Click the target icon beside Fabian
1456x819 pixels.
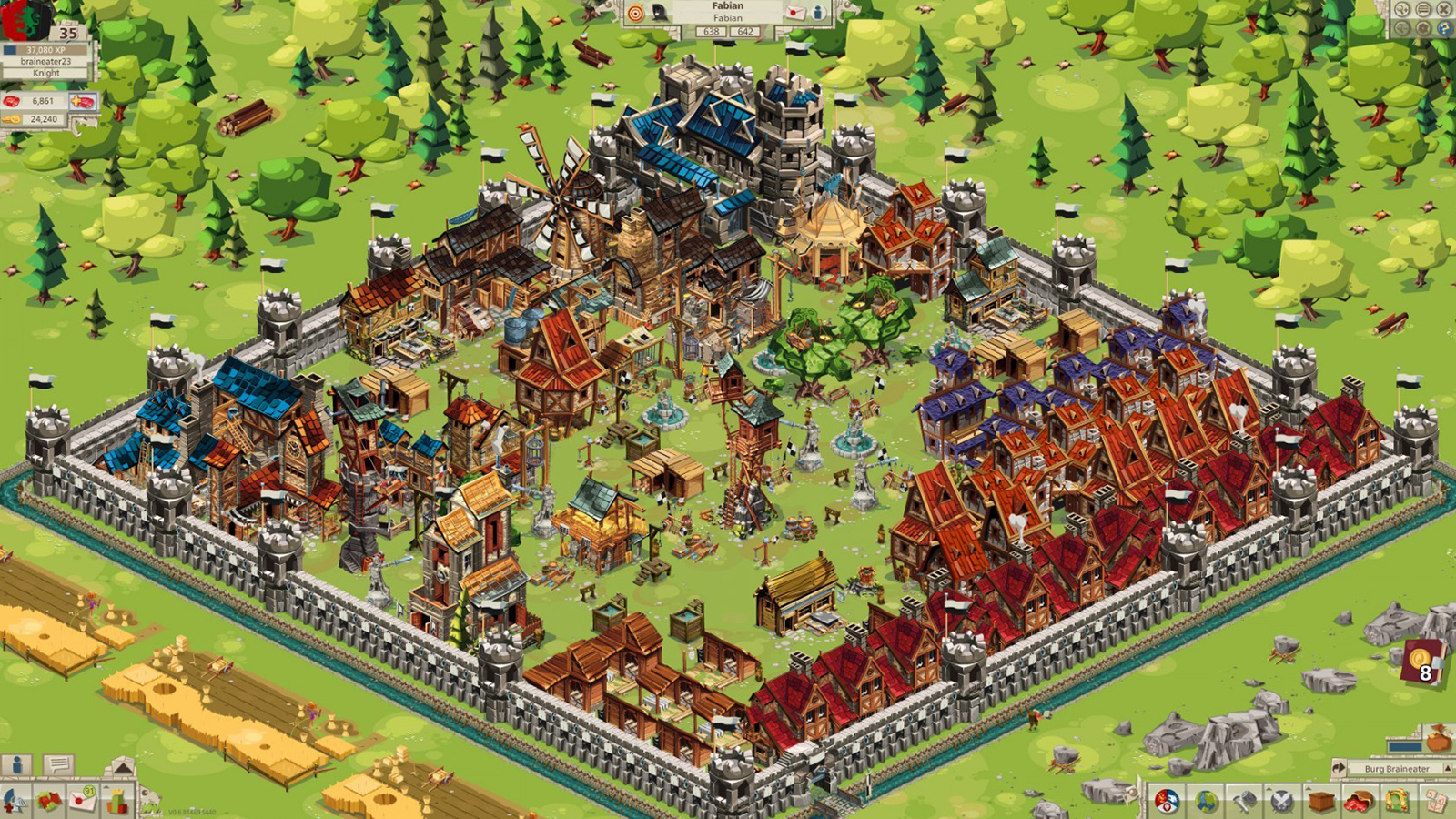[x=636, y=12]
